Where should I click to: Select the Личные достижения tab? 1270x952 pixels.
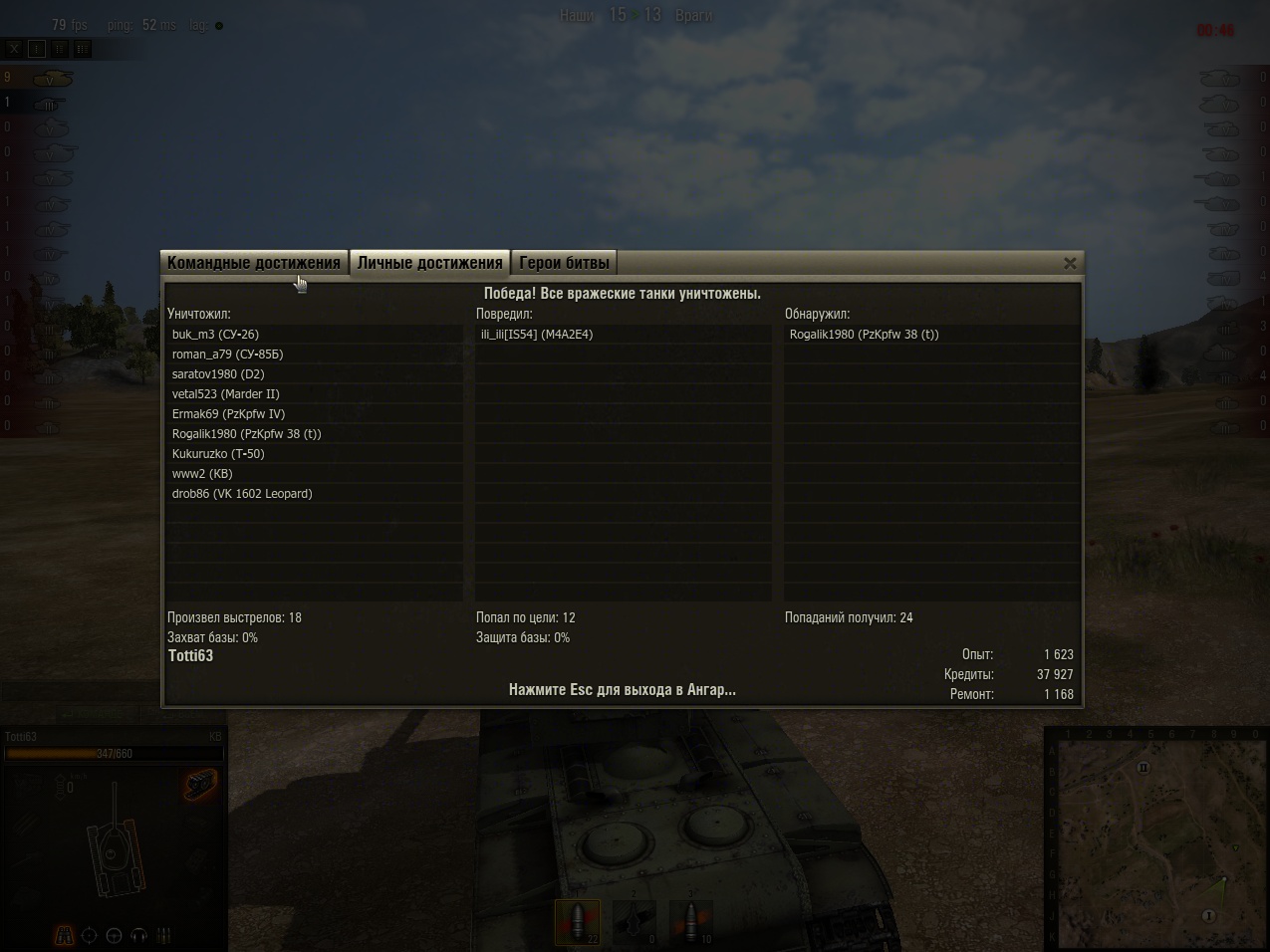pos(429,263)
